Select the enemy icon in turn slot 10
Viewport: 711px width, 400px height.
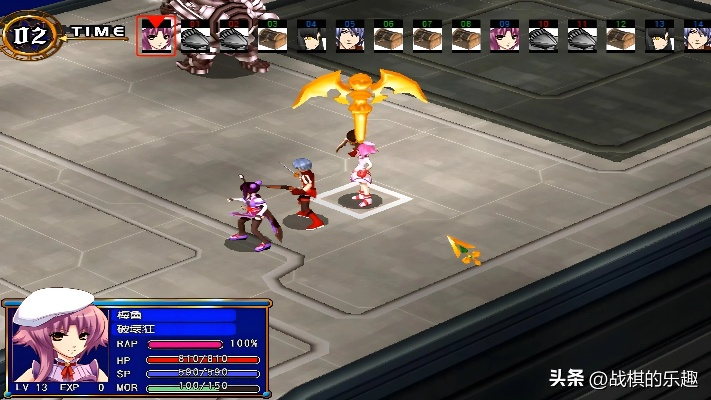[x=543, y=38]
